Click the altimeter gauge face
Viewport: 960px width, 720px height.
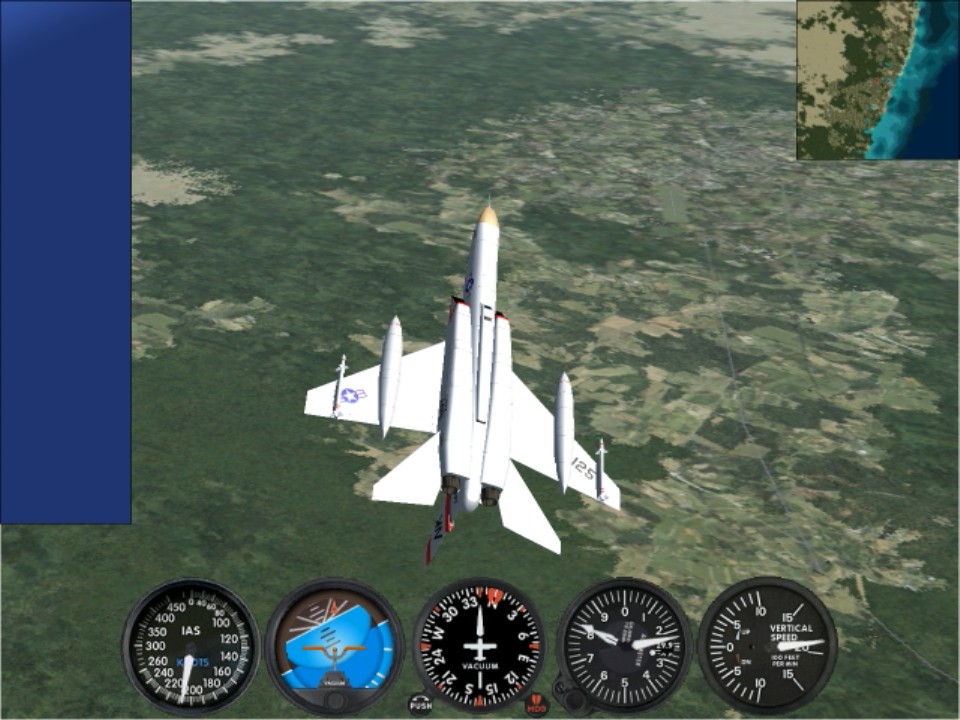pos(624,645)
